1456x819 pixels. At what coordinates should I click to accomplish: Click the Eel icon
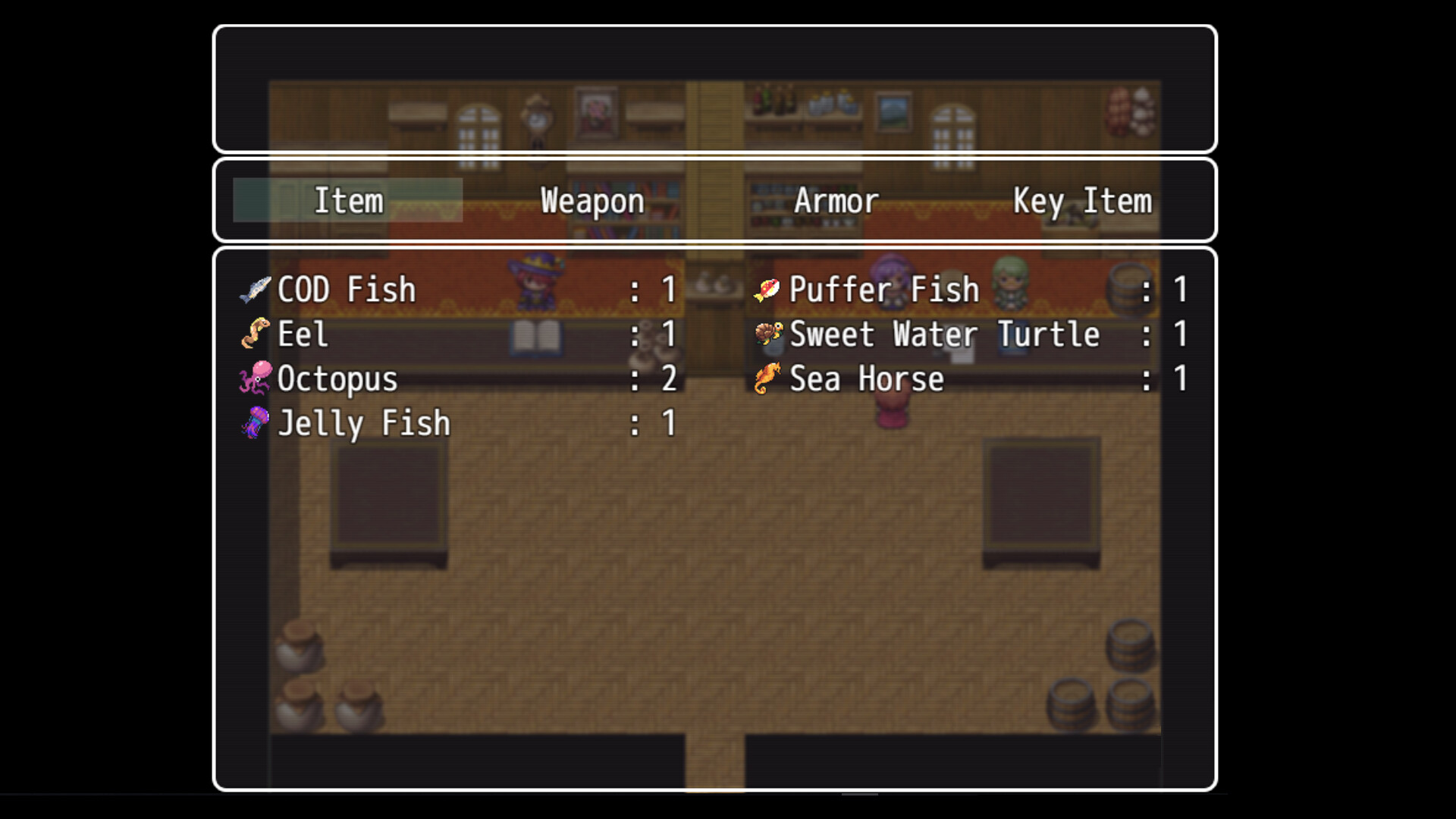click(256, 334)
